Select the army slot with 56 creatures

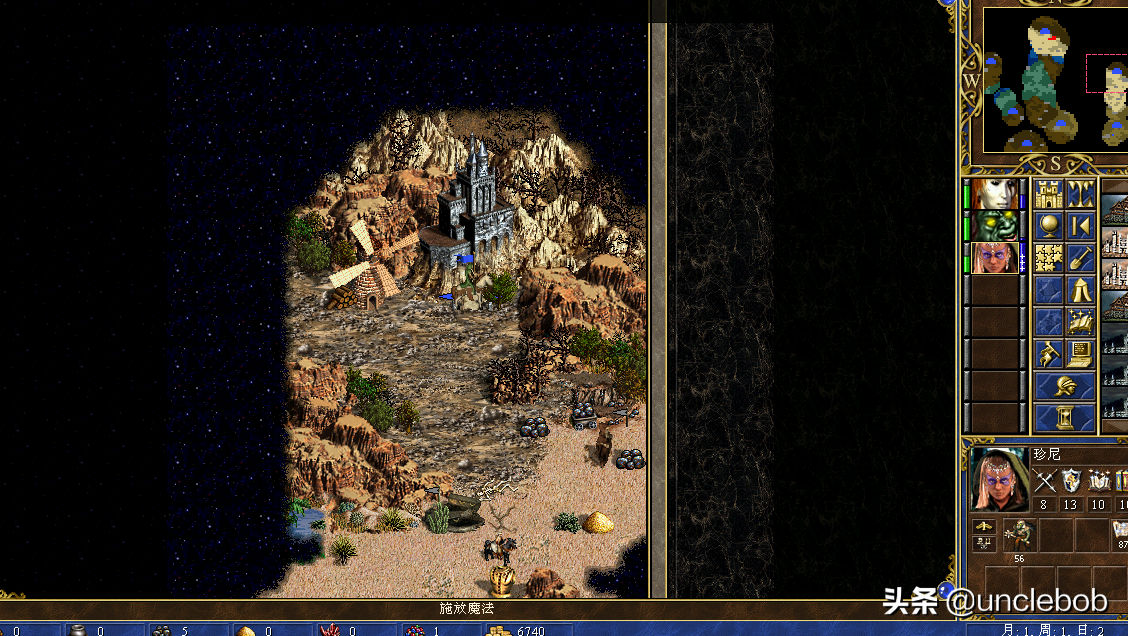tap(1019, 536)
